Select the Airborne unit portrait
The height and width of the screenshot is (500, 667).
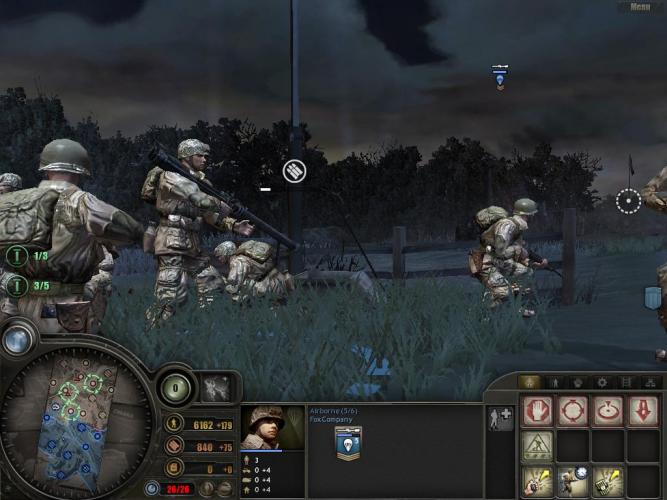pos(273,427)
